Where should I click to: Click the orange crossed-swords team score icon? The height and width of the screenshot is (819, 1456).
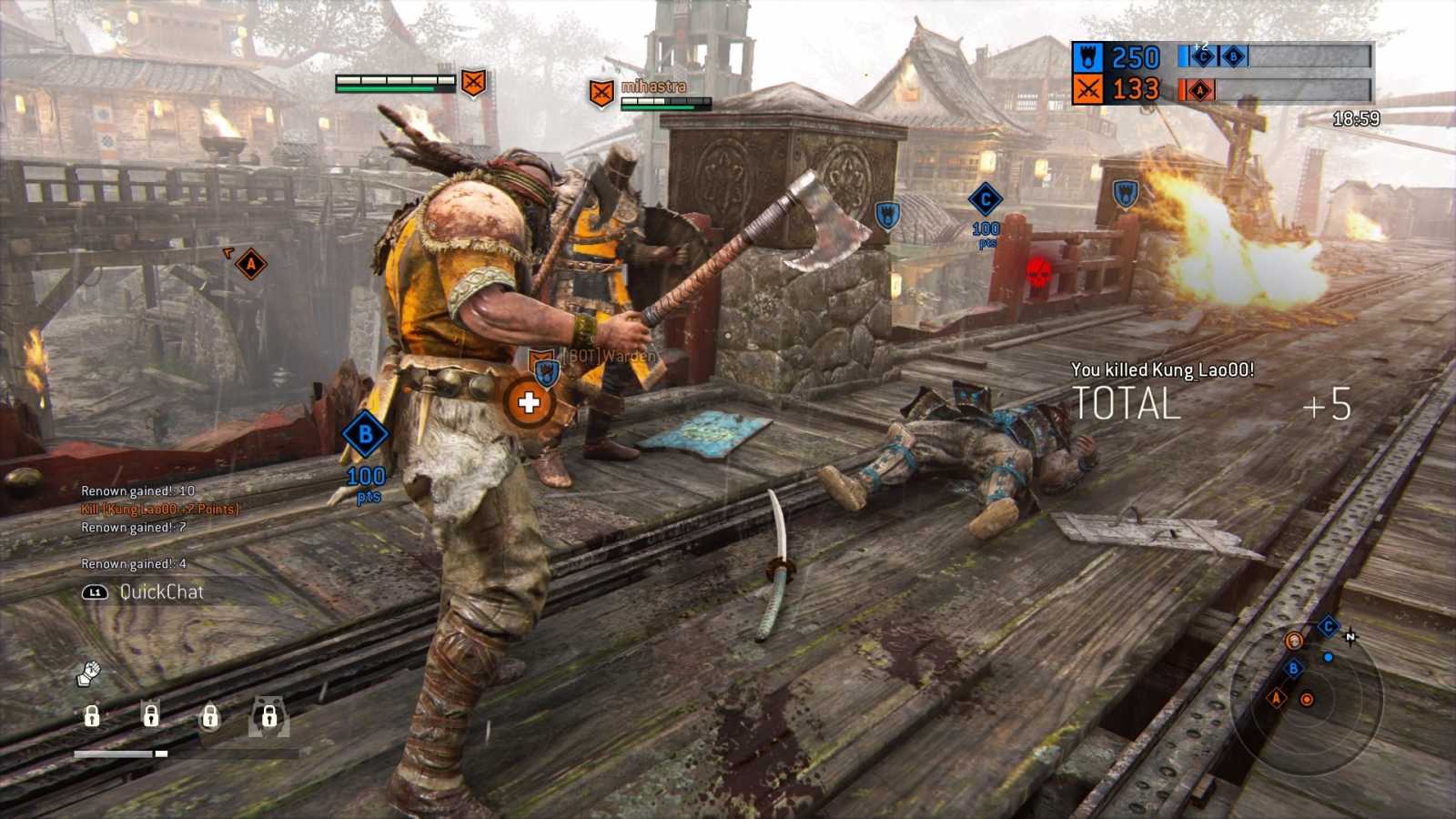(x=1088, y=88)
